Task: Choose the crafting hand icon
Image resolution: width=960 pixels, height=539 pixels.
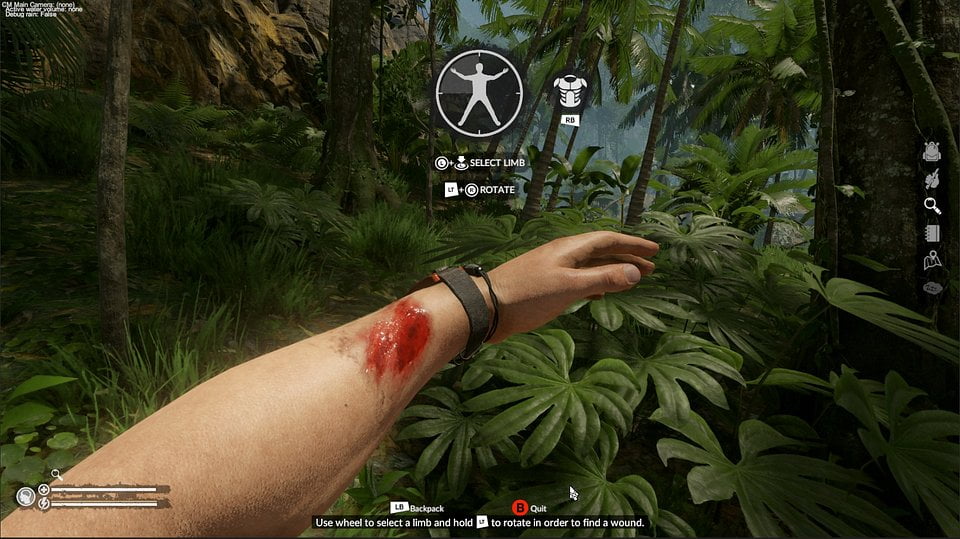Action: pyautogui.click(x=932, y=179)
